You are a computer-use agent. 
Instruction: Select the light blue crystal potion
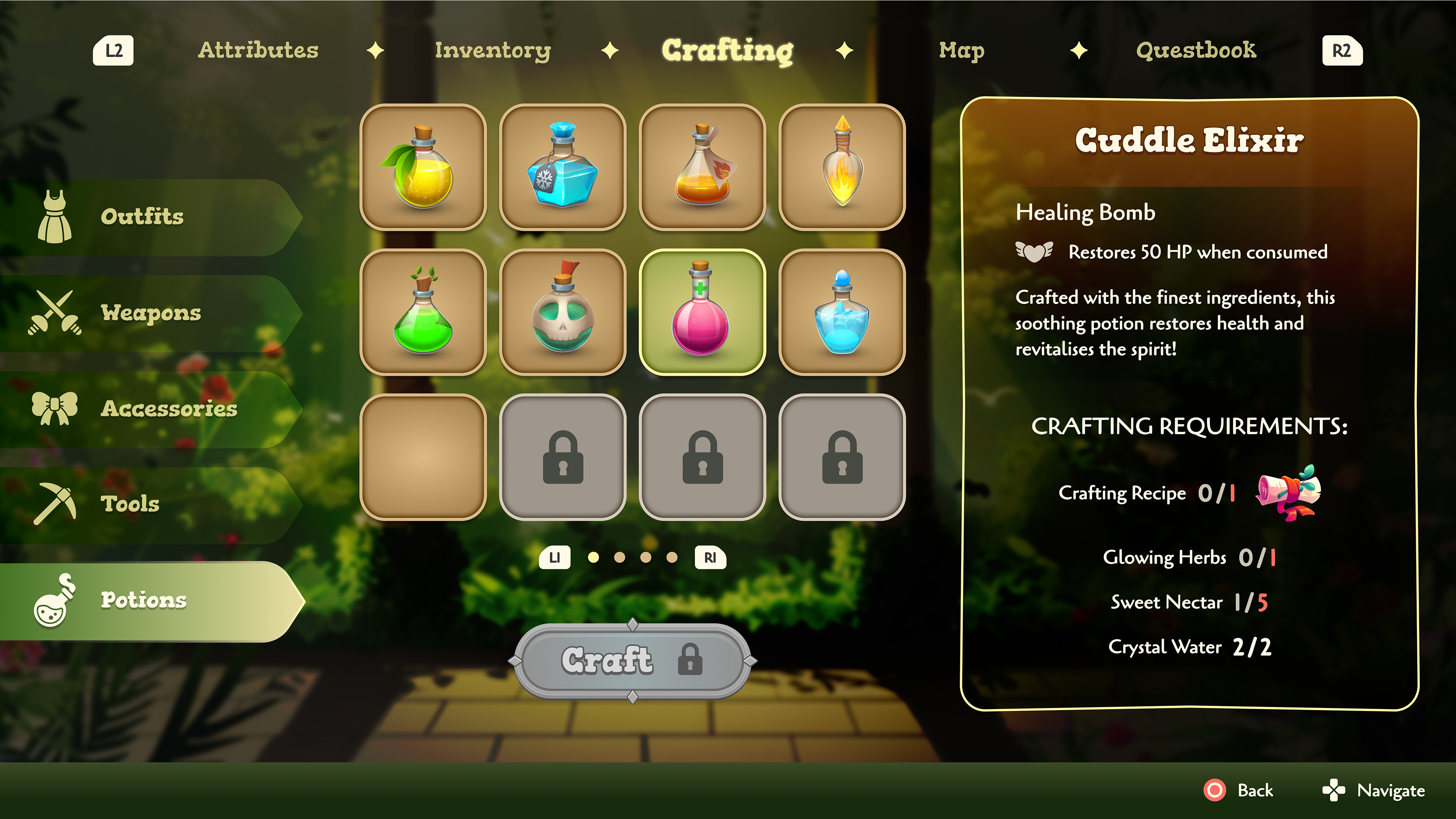pos(842,312)
